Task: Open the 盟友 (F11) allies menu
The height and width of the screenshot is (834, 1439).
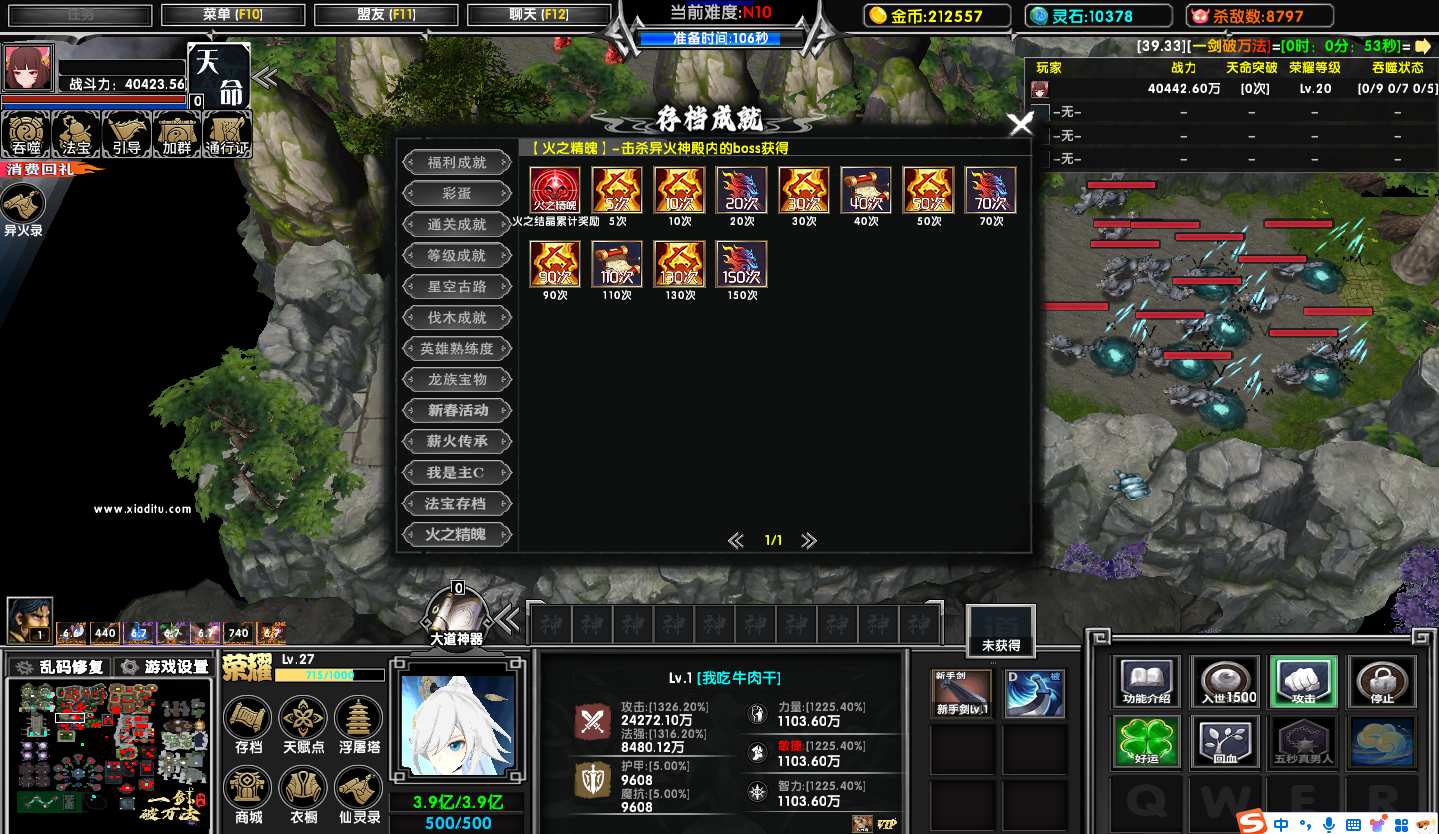Action: pyautogui.click(x=385, y=15)
